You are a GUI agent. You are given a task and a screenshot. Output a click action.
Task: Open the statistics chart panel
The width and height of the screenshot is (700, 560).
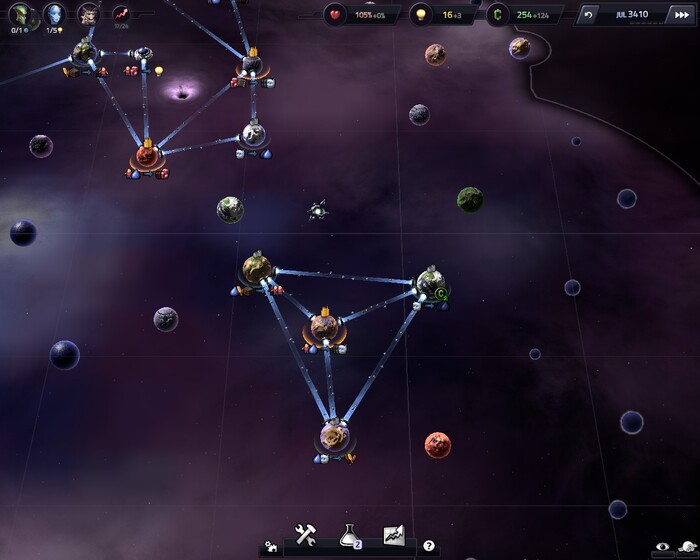coord(392,535)
